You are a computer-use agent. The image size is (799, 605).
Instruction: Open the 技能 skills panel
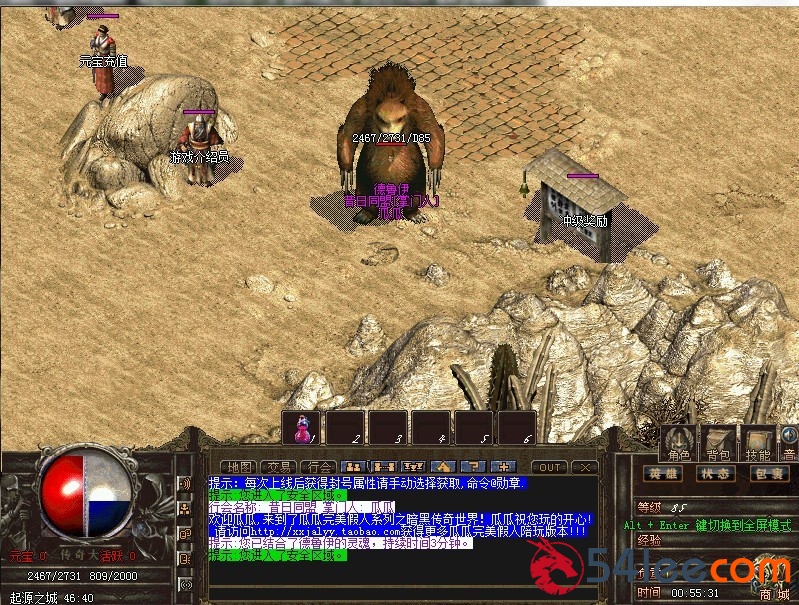coord(759,445)
